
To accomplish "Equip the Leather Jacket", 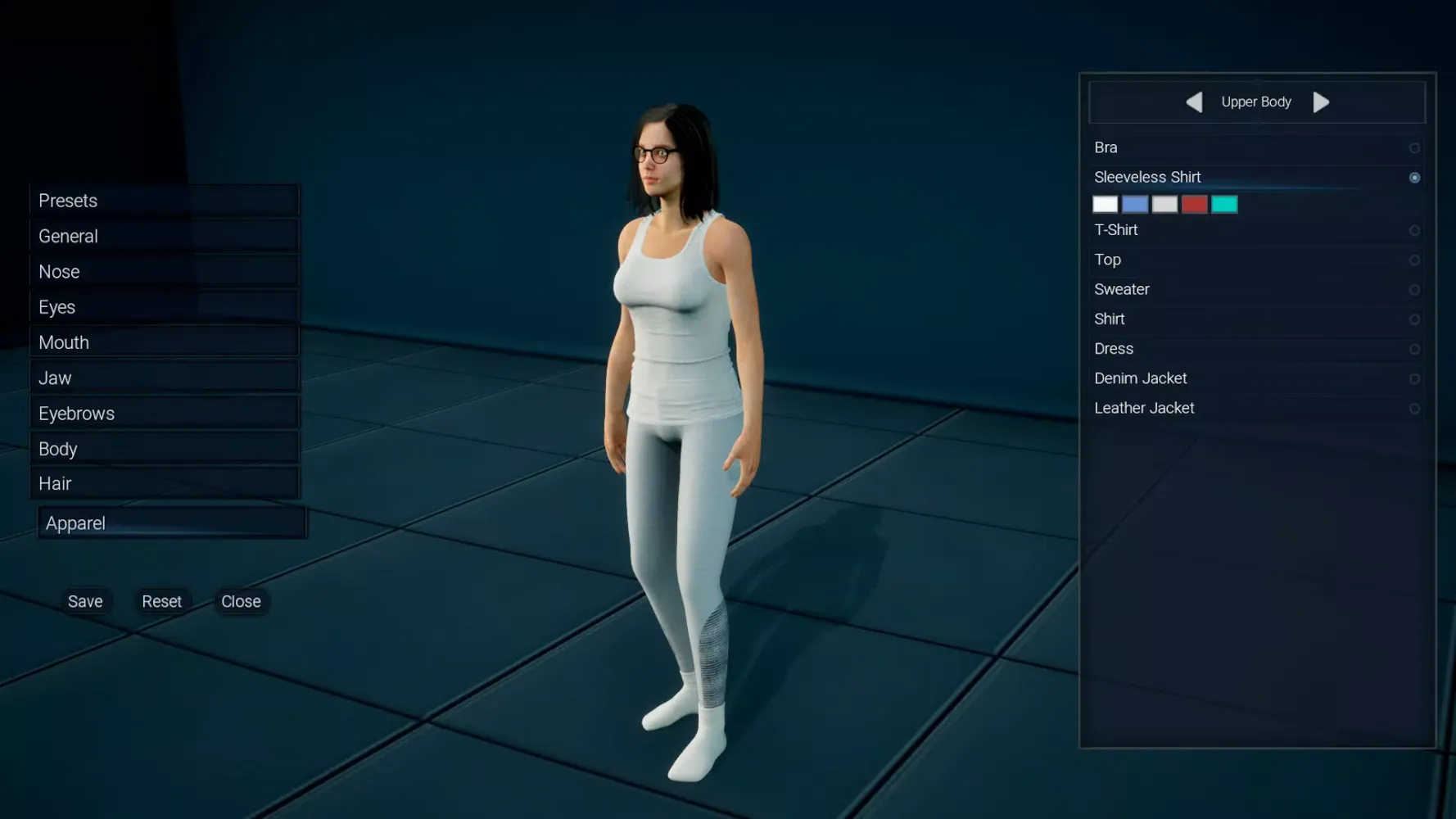I will pyautogui.click(x=1414, y=408).
